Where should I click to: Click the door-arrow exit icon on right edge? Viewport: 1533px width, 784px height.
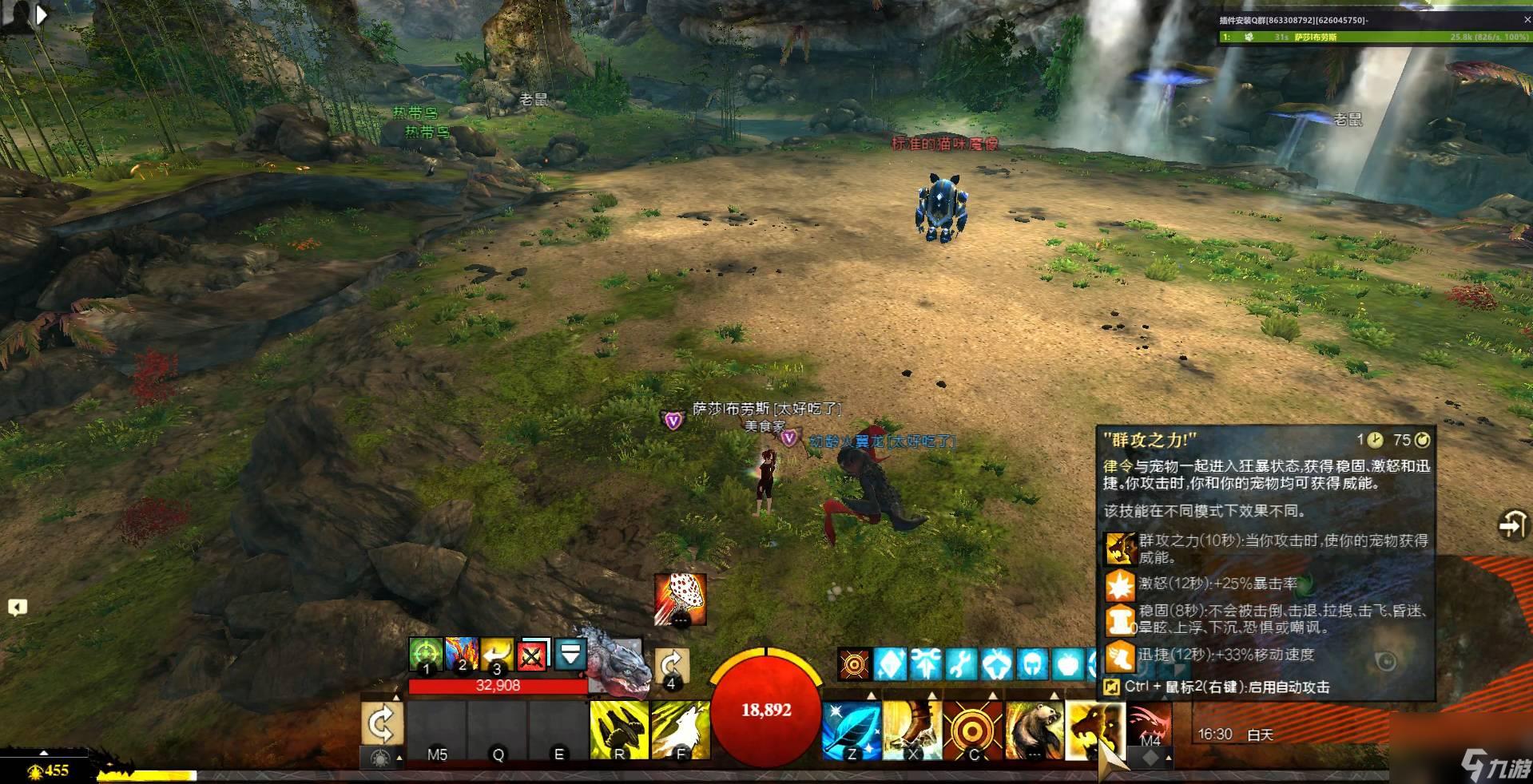1511,525
